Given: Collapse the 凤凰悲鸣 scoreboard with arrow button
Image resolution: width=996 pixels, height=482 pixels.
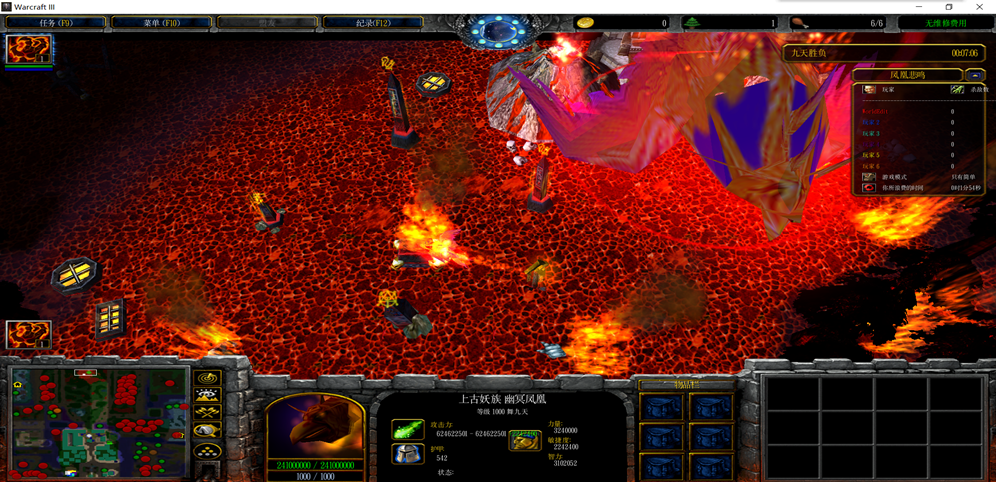Looking at the screenshot, I should pos(974,75).
